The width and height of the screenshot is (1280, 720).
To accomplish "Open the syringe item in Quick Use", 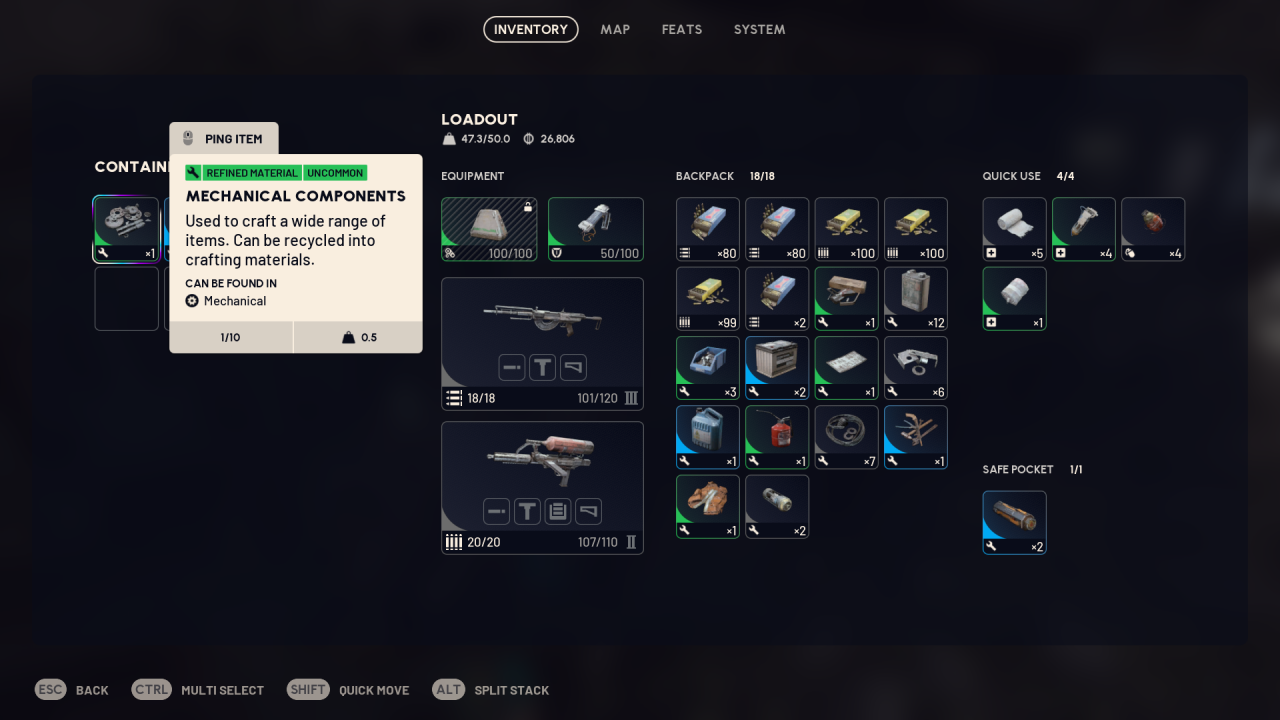I will pyautogui.click(x=1083, y=229).
